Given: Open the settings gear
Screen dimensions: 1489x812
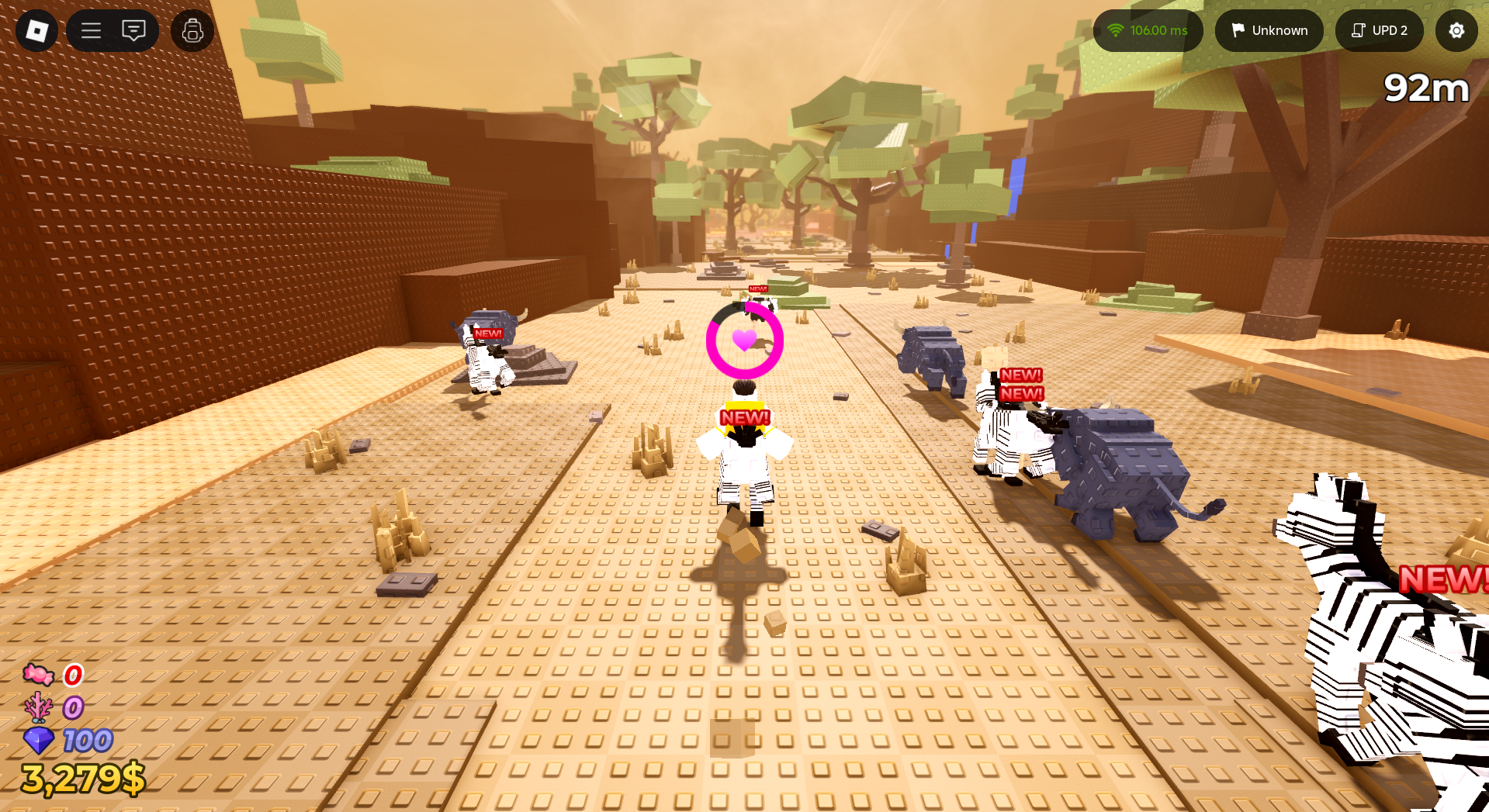Looking at the screenshot, I should pyautogui.click(x=1456, y=31).
